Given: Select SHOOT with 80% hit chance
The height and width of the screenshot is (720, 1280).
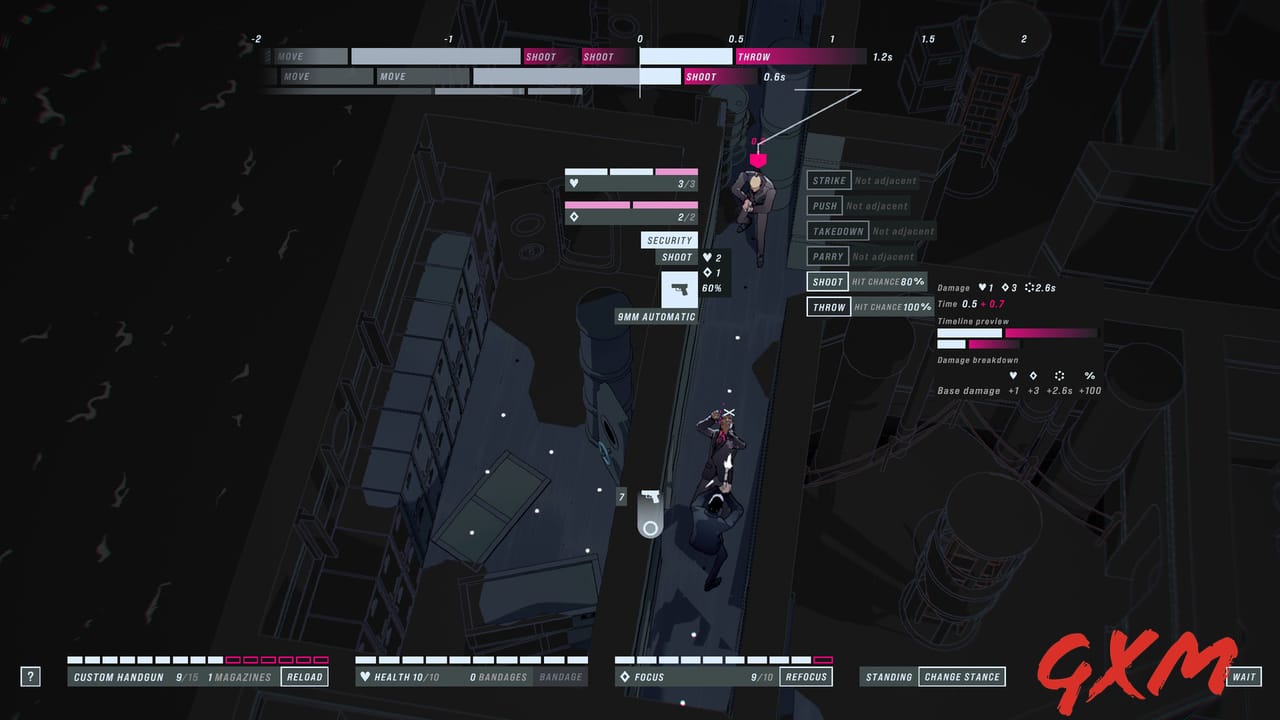Looking at the screenshot, I should (827, 281).
